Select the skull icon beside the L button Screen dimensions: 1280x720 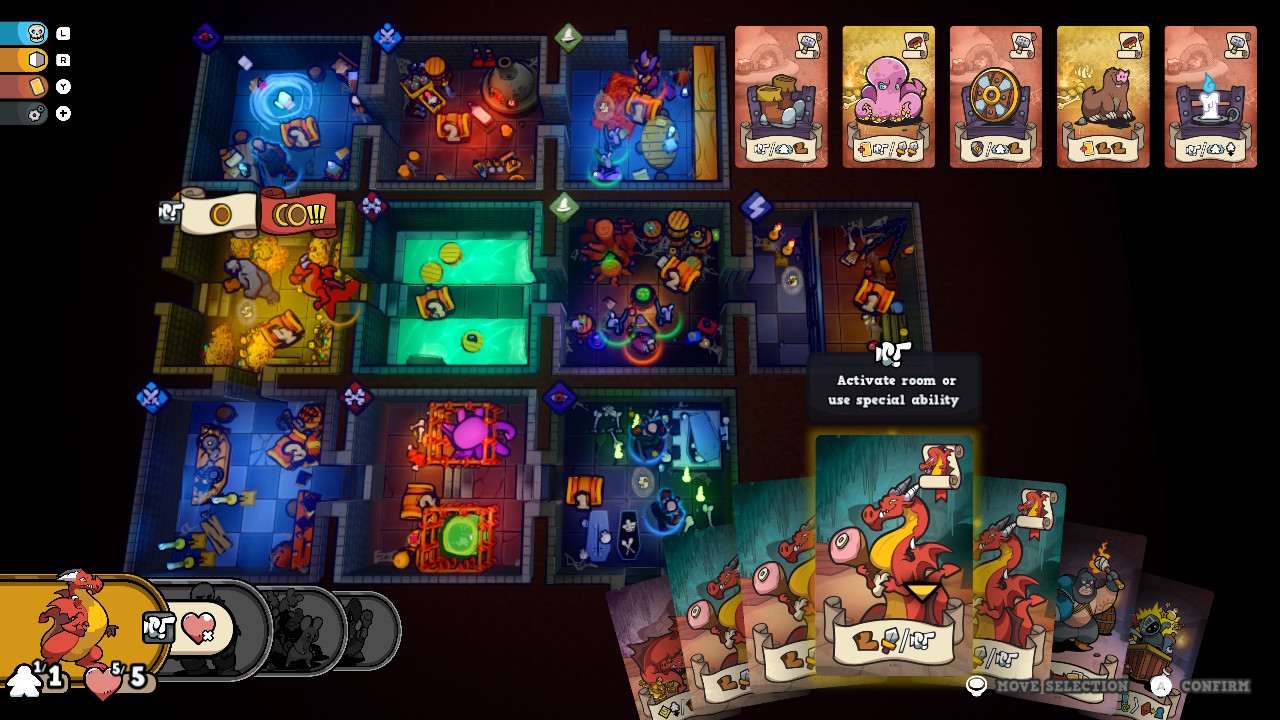coord(35,32)
